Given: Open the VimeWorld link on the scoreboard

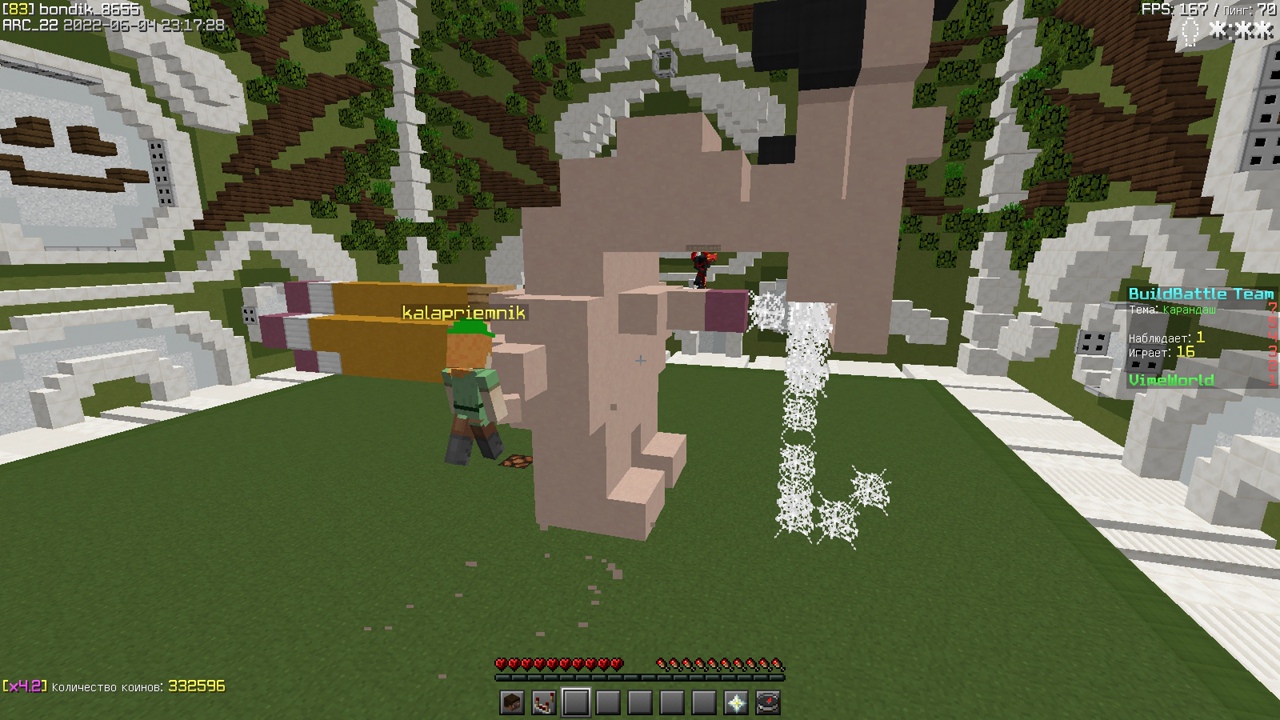Looking at the screenshot, I should [x=1173, y=380].
